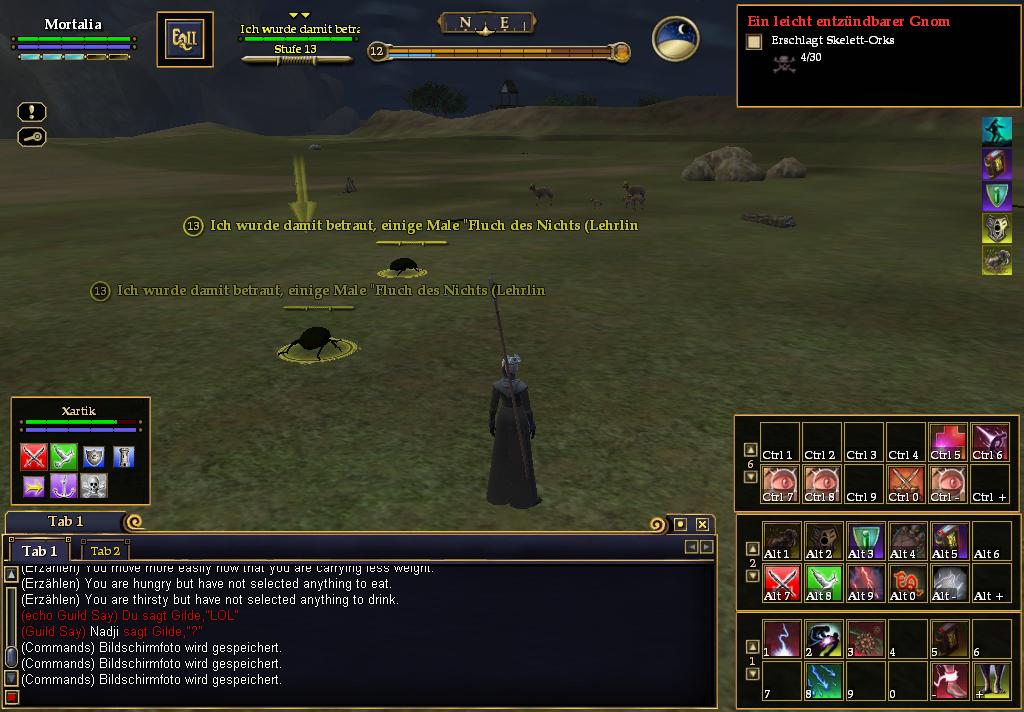Click the exclamation mark notification icon

click(x=32, y=112)
